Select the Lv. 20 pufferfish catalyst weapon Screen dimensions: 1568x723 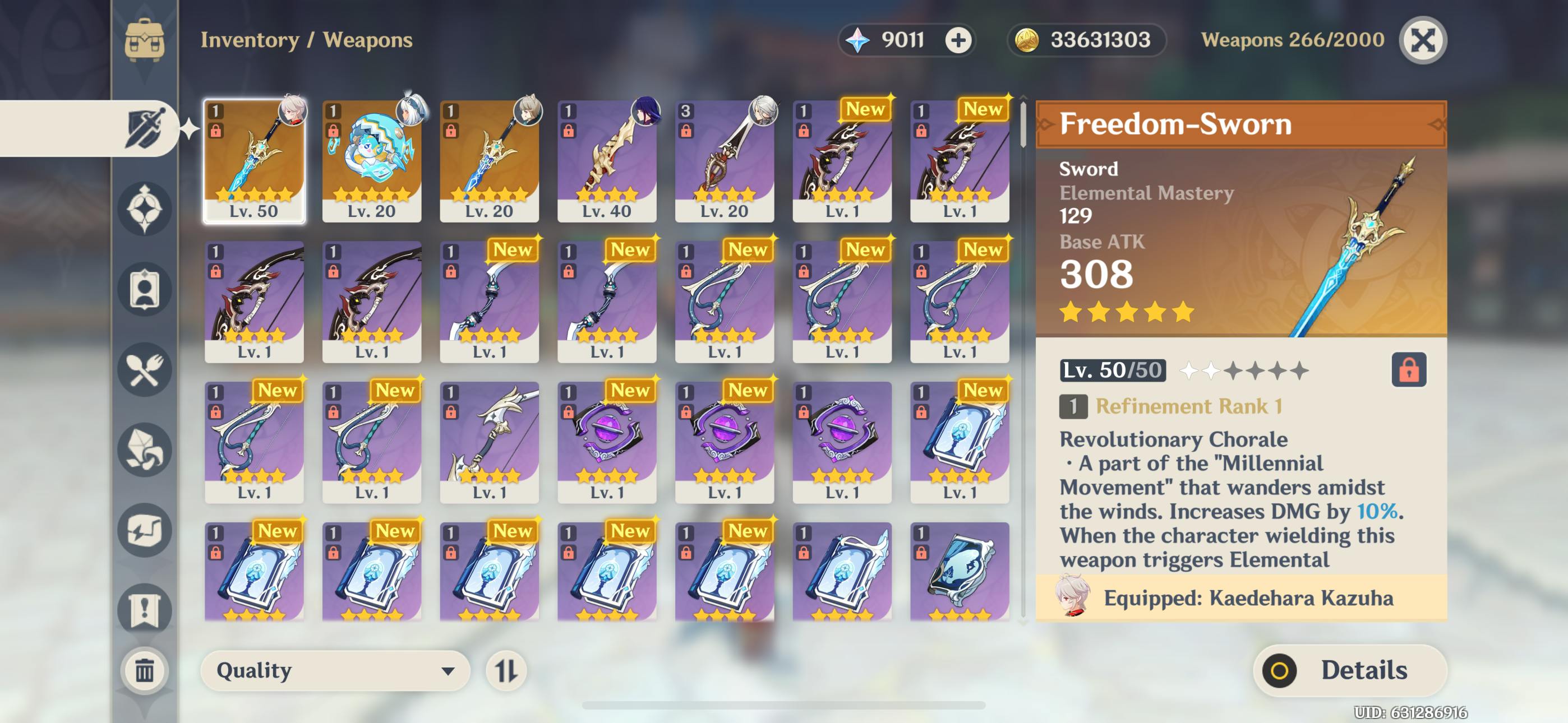pos(371,161)
